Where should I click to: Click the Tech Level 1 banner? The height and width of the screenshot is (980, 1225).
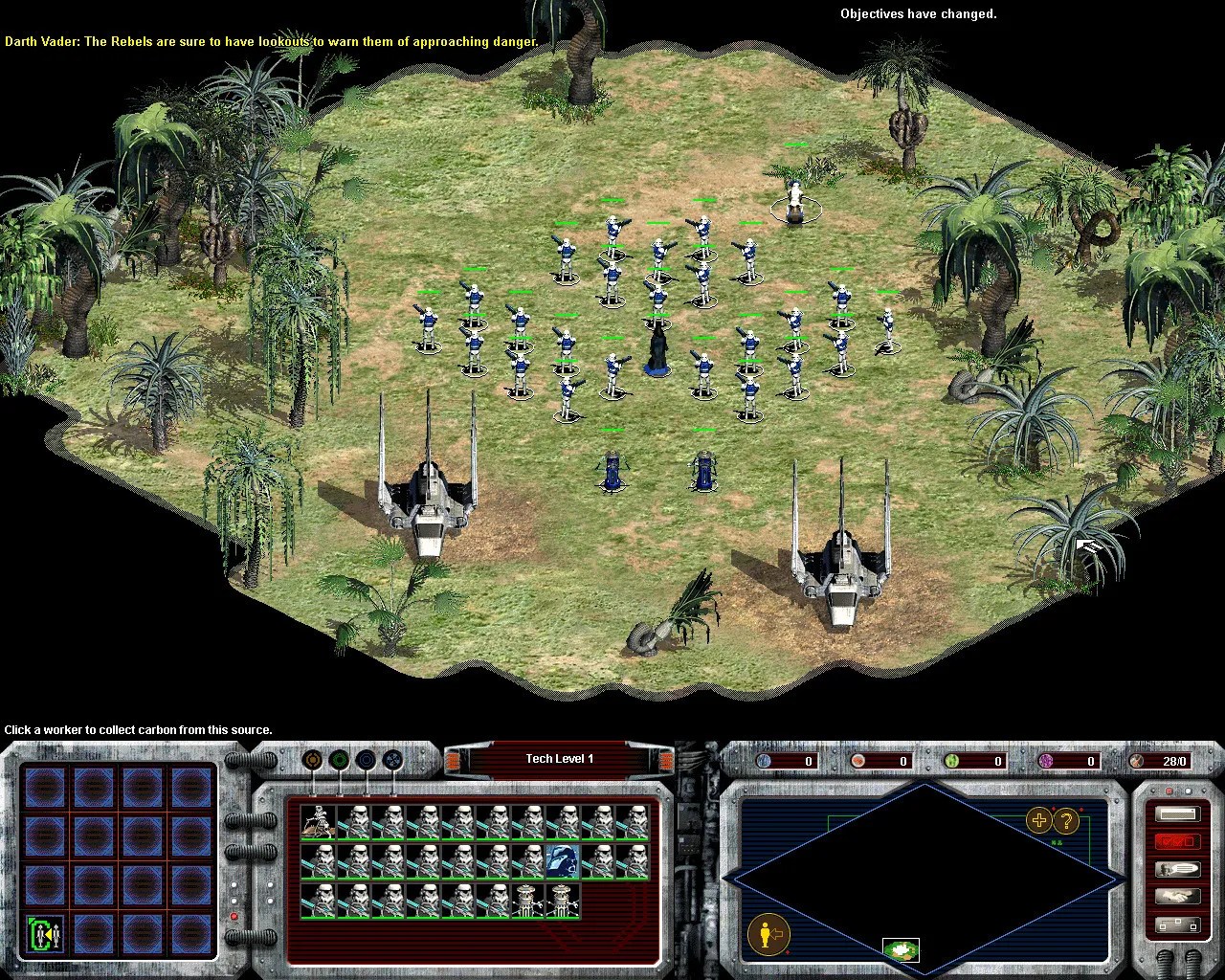point(560,758)
